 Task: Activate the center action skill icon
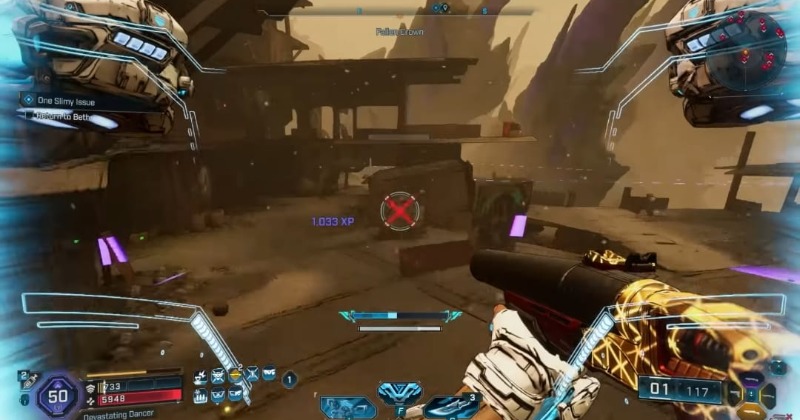tap(399, 394)
